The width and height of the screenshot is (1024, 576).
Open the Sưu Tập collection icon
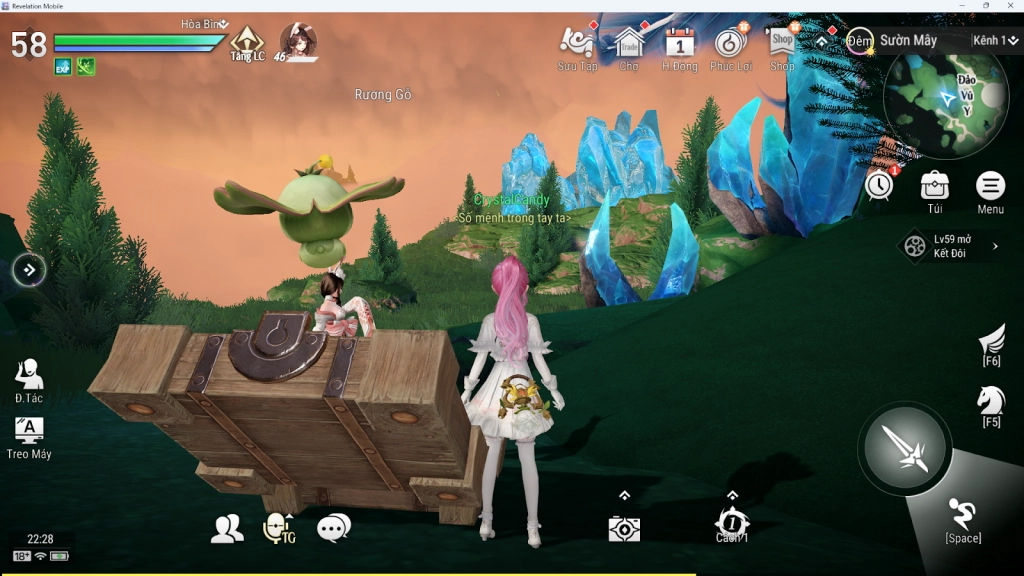(x=578, y=44)
